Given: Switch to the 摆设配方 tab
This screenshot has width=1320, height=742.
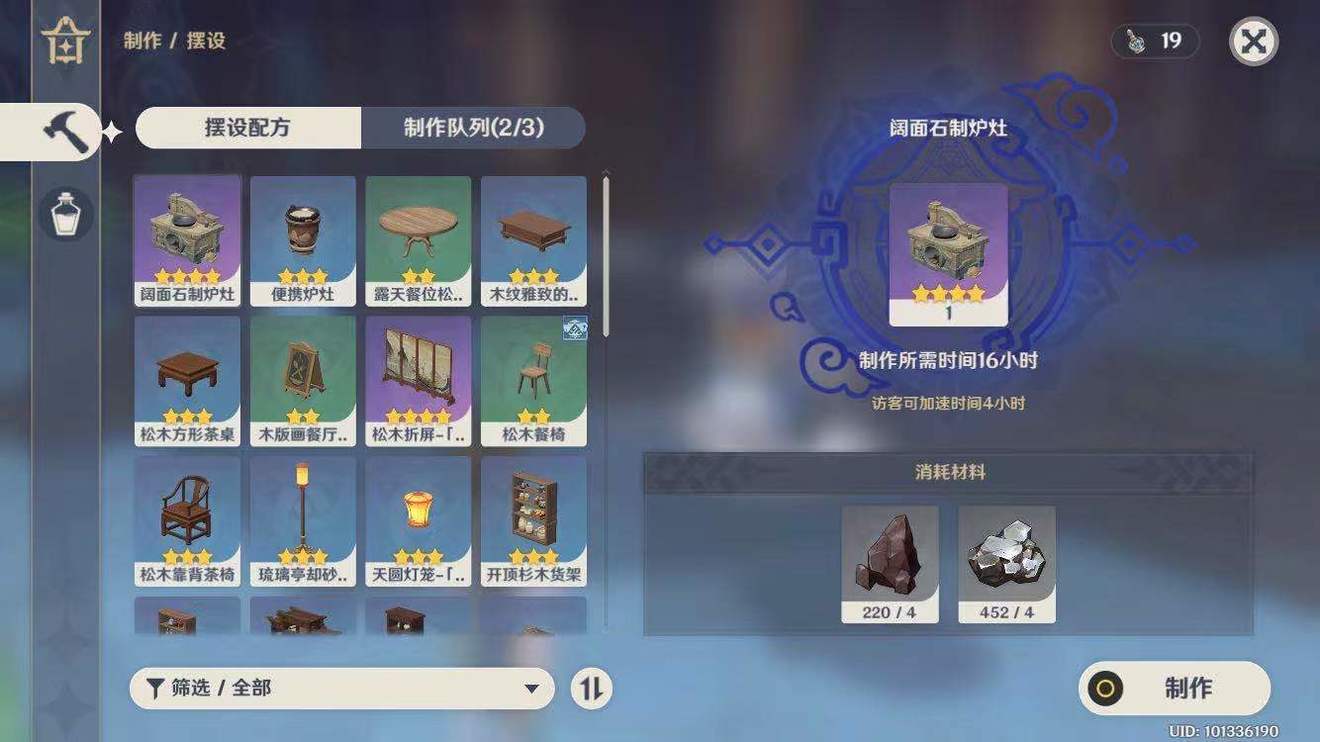Looking at the screenshot, I should click(248, 128).
